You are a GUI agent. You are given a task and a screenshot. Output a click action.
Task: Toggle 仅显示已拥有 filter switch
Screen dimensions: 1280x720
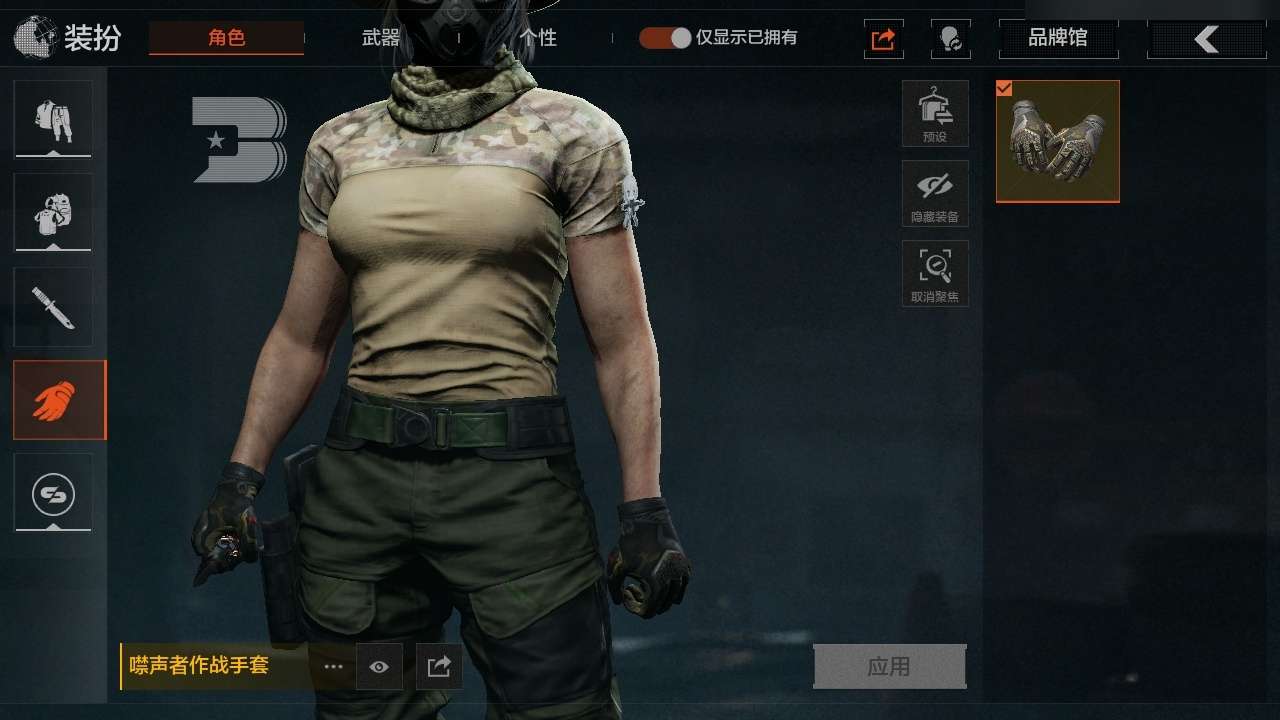[x=666, y=38]
